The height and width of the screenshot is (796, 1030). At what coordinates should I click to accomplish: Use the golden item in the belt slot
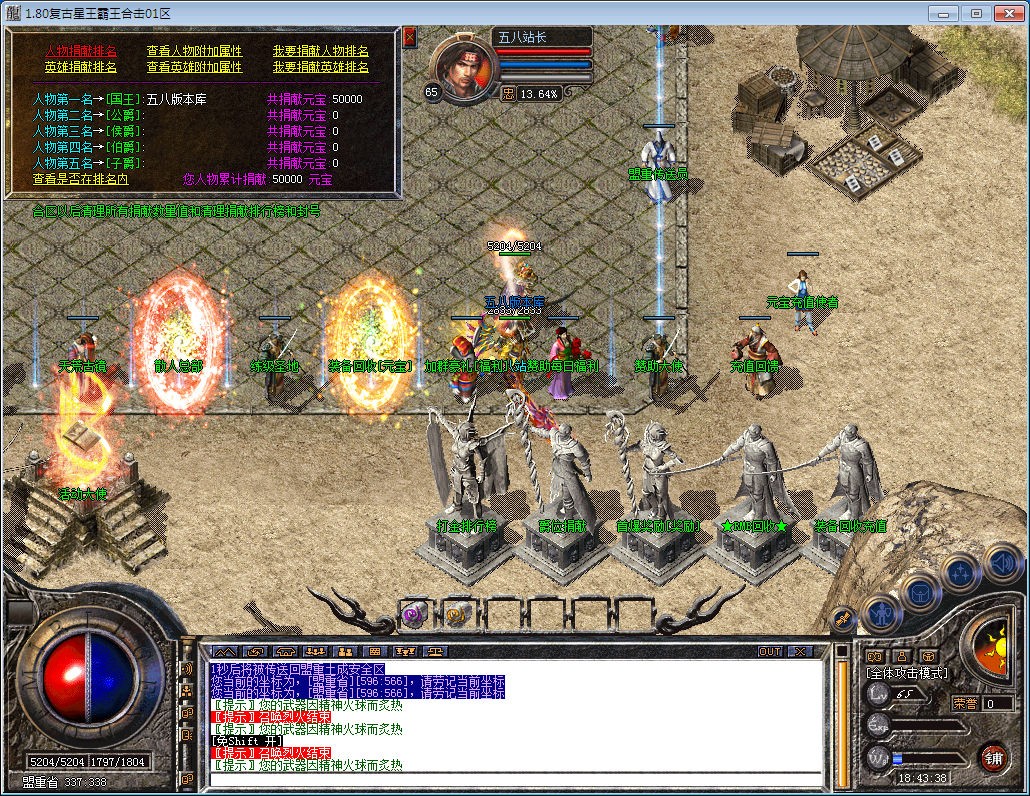point(458,613)
